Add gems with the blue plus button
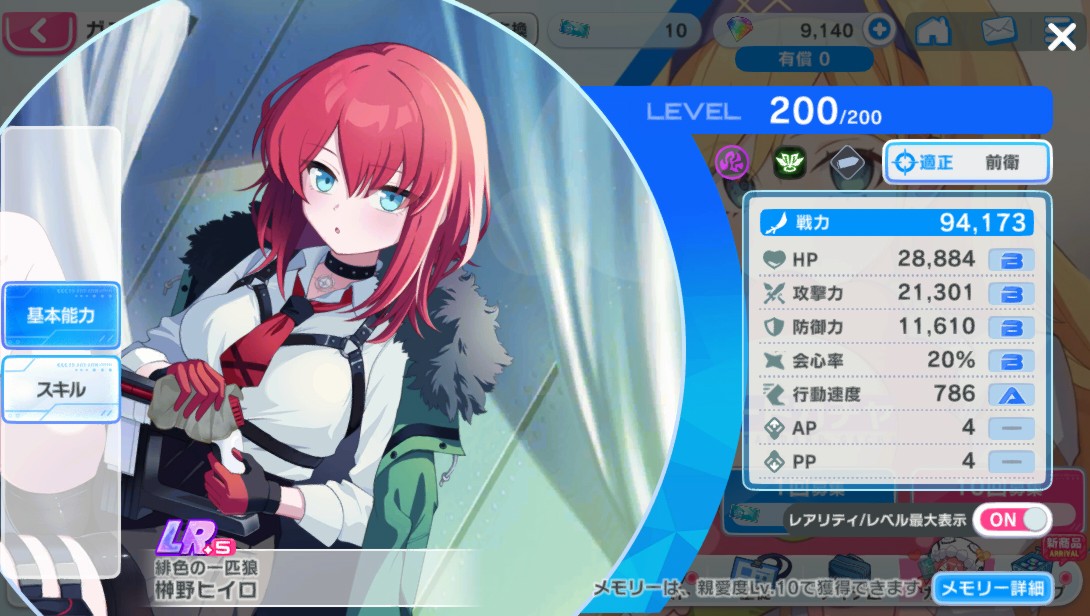 [x=880, y=30]
